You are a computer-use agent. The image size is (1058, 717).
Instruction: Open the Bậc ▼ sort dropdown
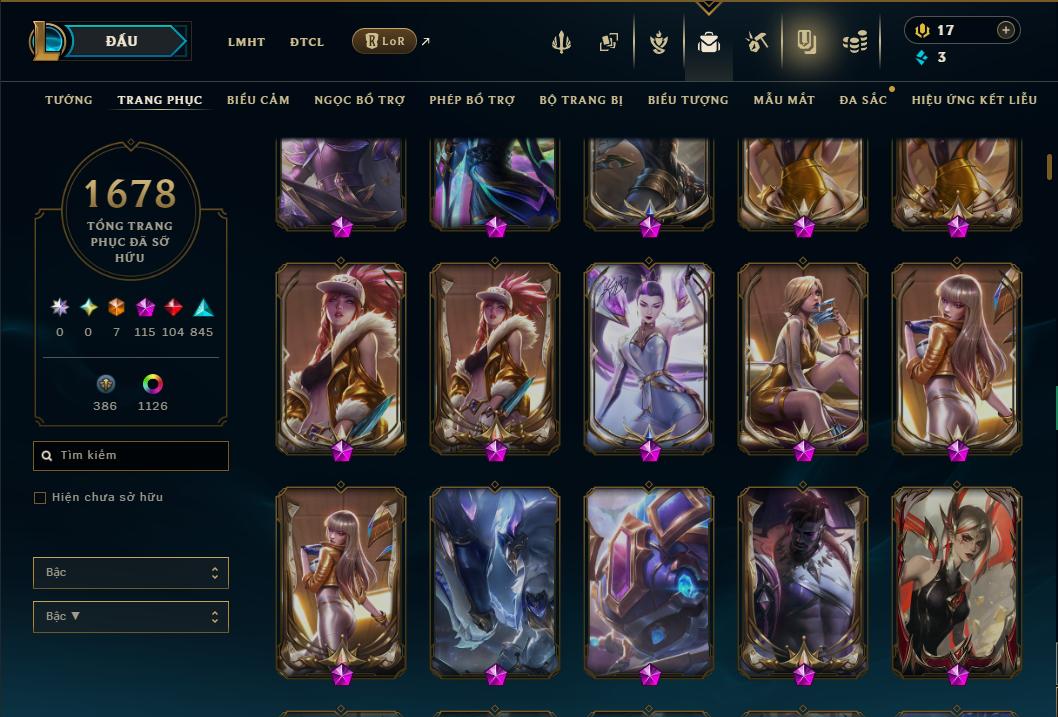pos(131,616)
